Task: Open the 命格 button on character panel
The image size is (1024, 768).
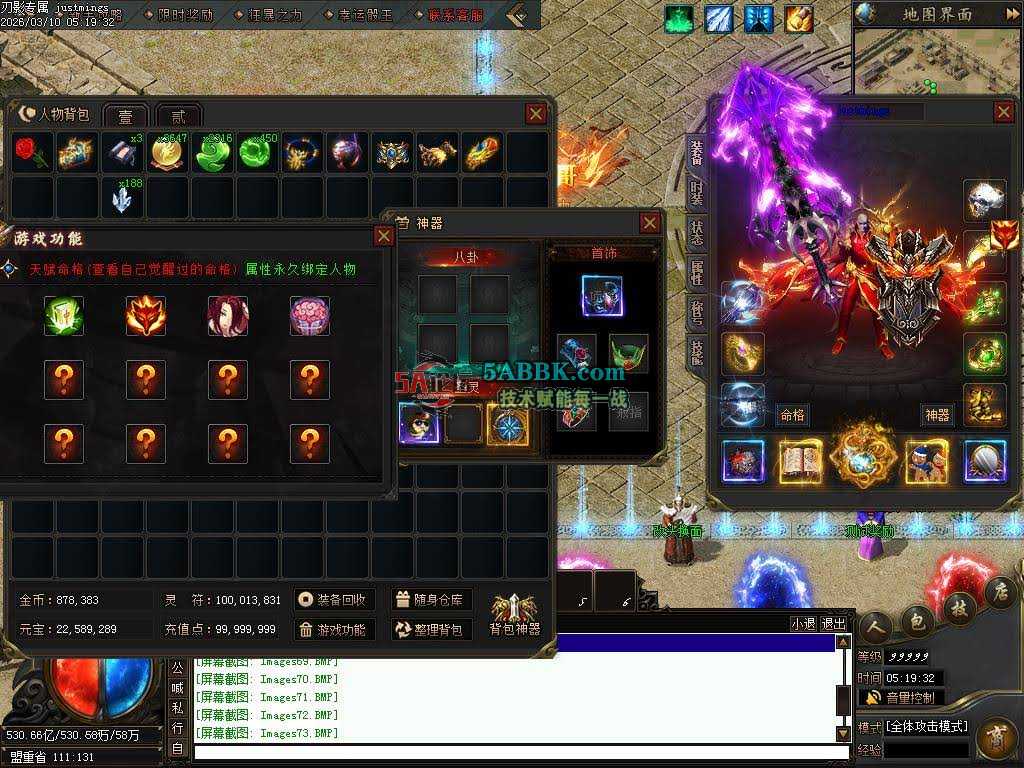Action: [x=793, y=415]
